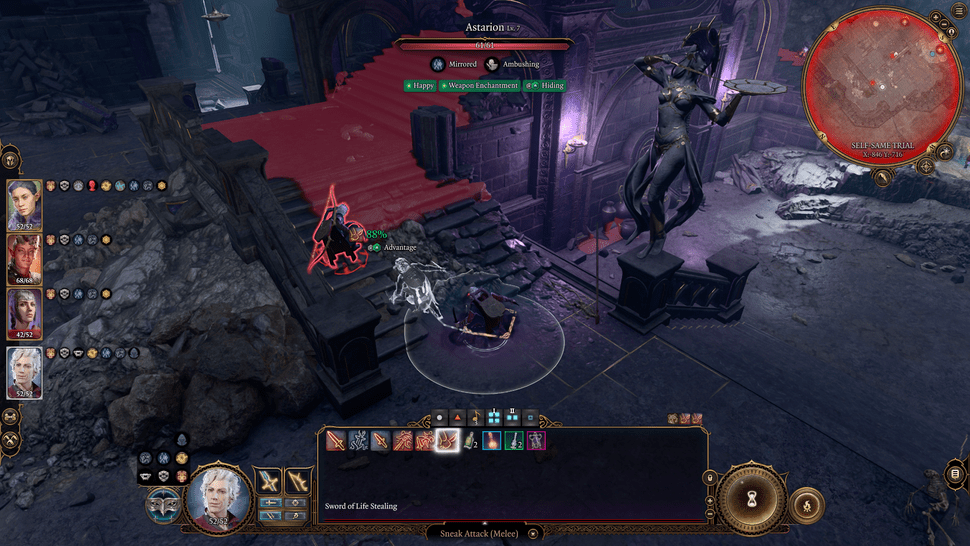Open the journal menu button on right edge
The height and width of the screenshot is (546, 970).
[x=954, y=474]
